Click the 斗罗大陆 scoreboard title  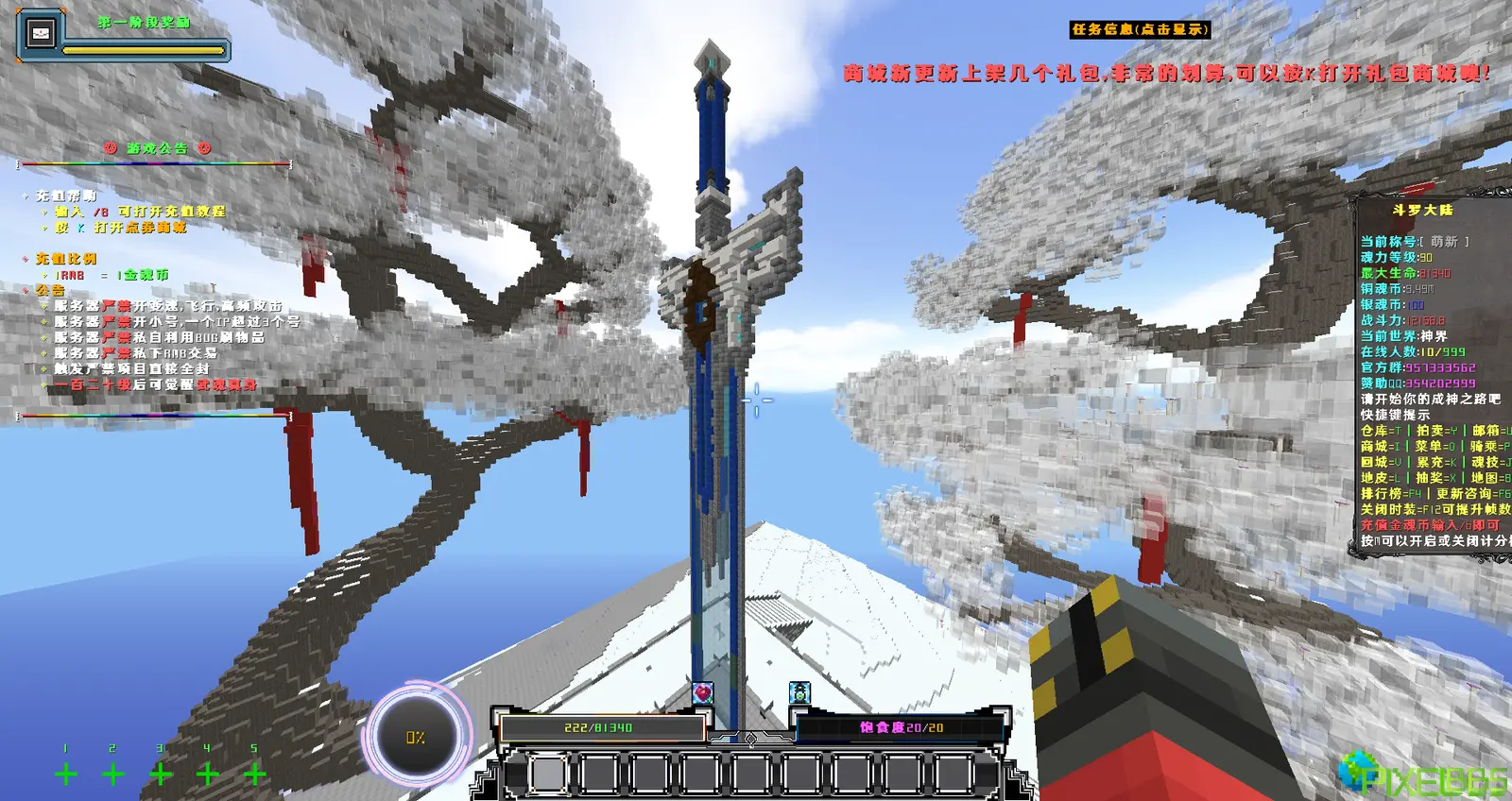tap(1422, 210)
